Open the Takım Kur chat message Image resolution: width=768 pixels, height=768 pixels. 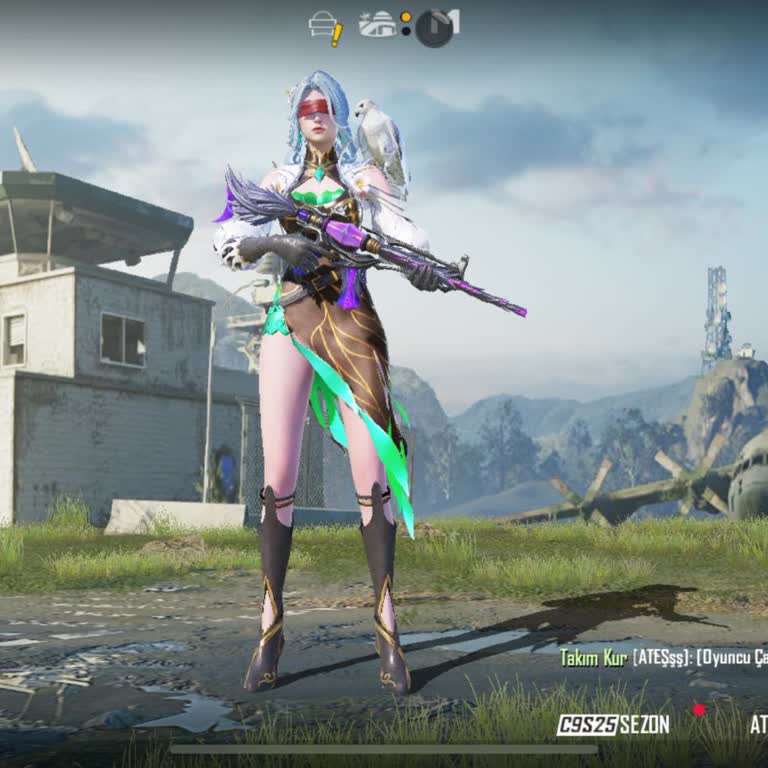(662, 657)
